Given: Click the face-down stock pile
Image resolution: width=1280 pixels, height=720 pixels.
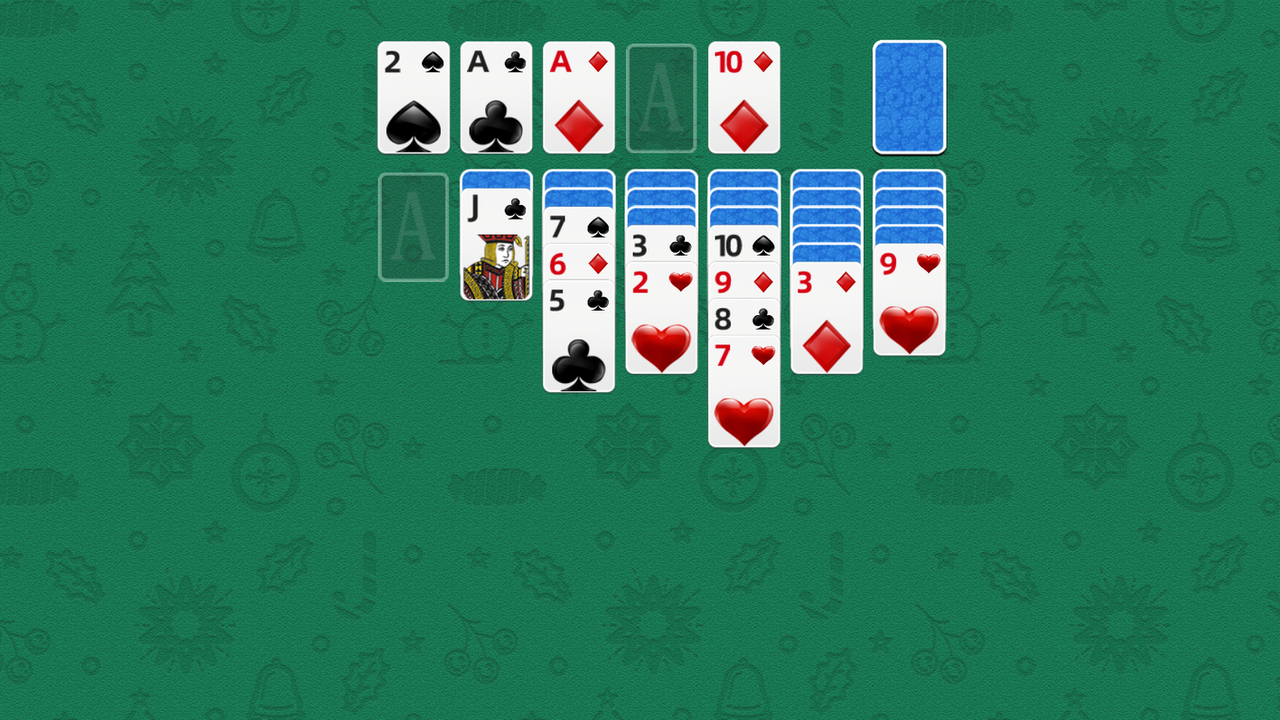Looking at the screenshot, I should [909, 97].
